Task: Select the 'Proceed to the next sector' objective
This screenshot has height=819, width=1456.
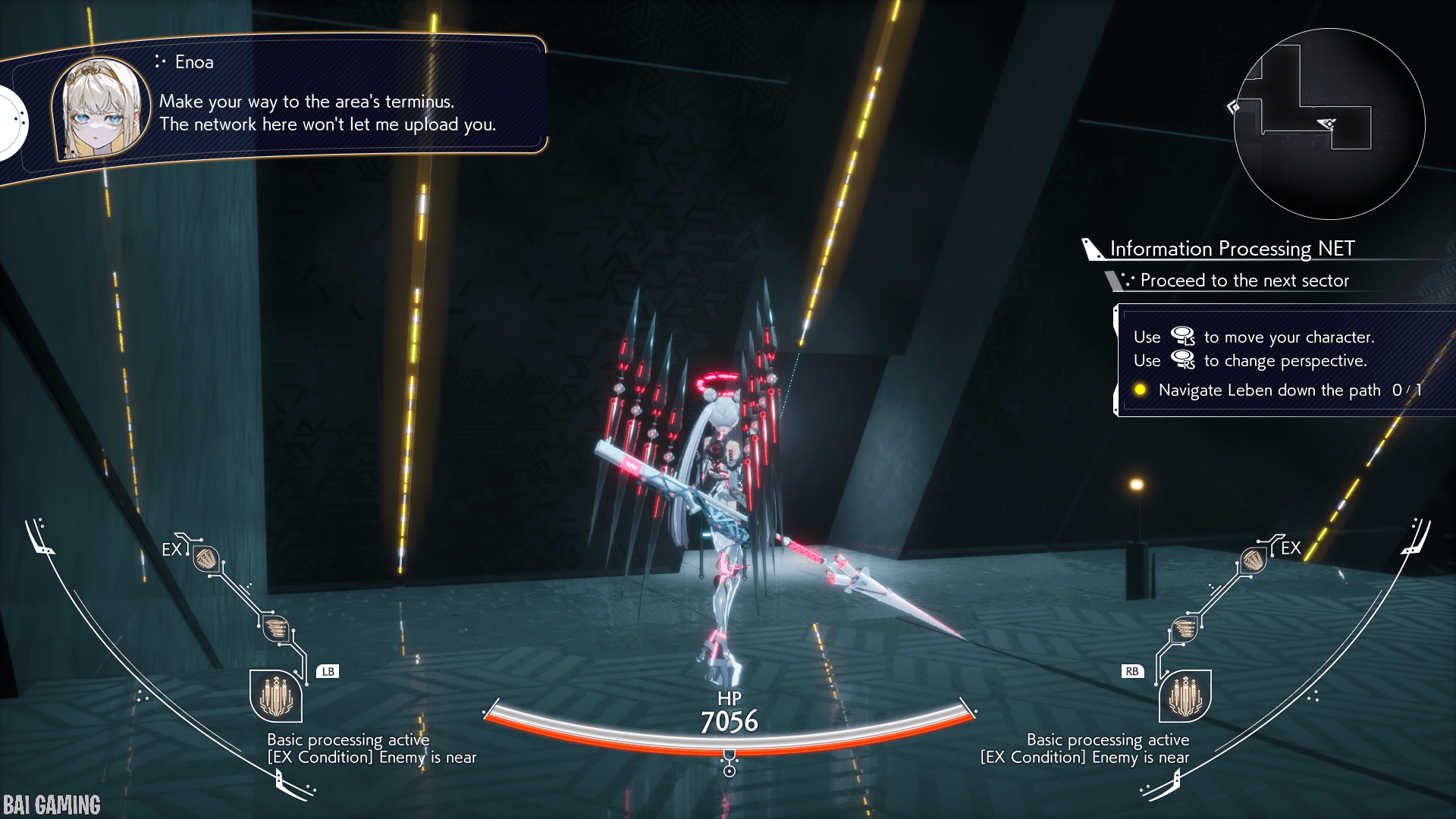Action: point(1244,281)
